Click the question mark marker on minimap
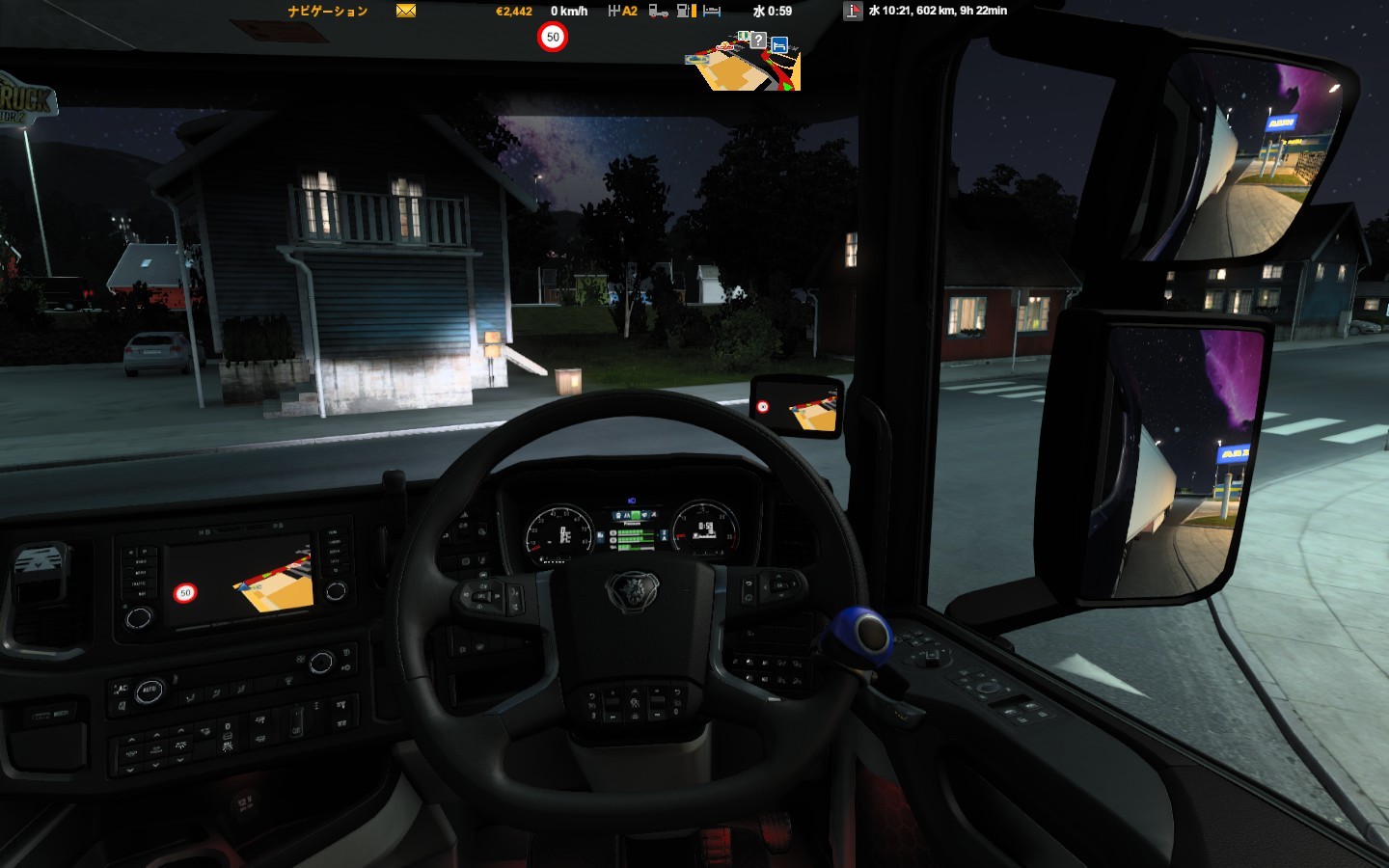This screenshot has height=868, width=1389. pos(759,41)
